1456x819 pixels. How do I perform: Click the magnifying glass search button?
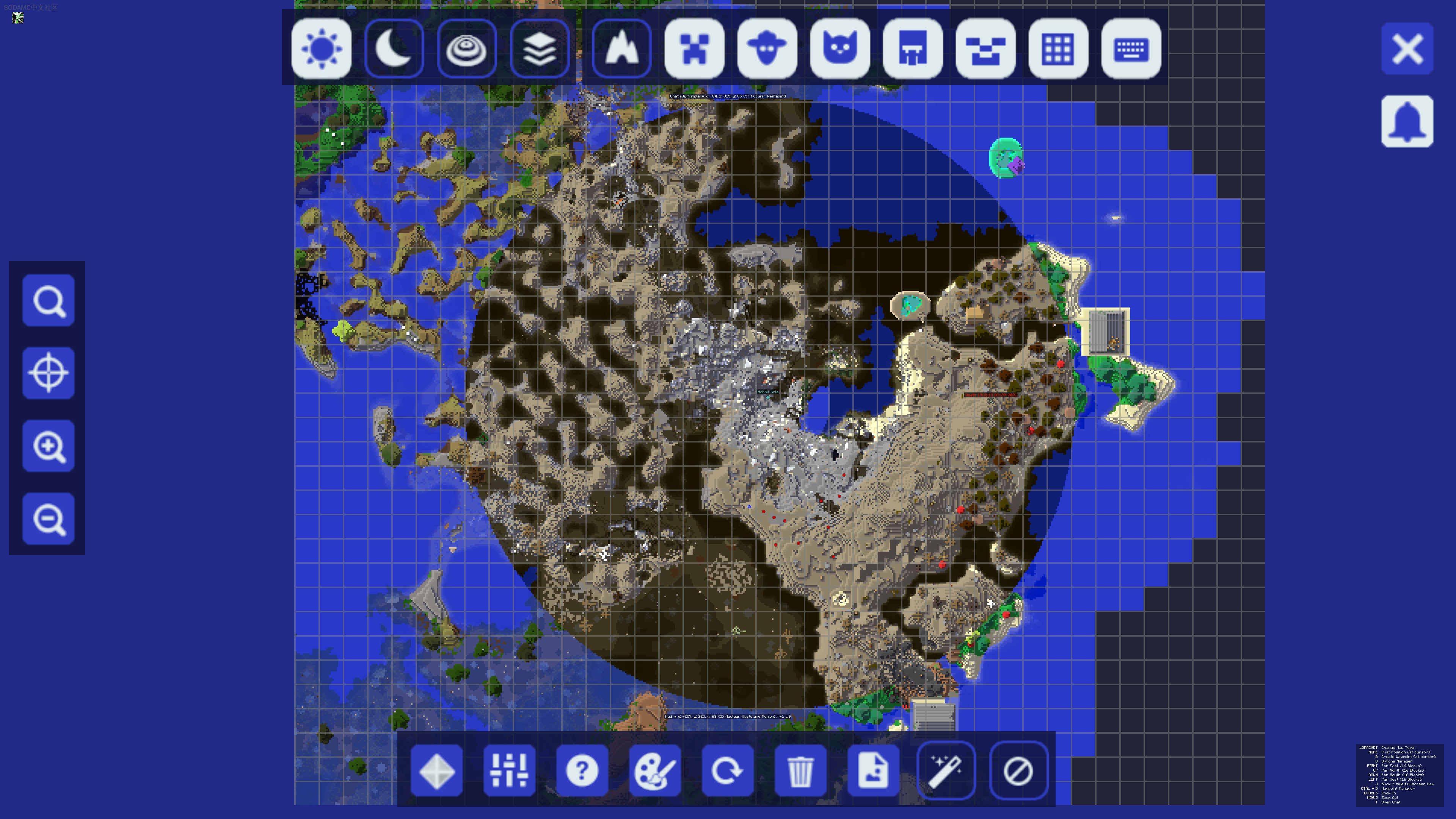point(49,300)
